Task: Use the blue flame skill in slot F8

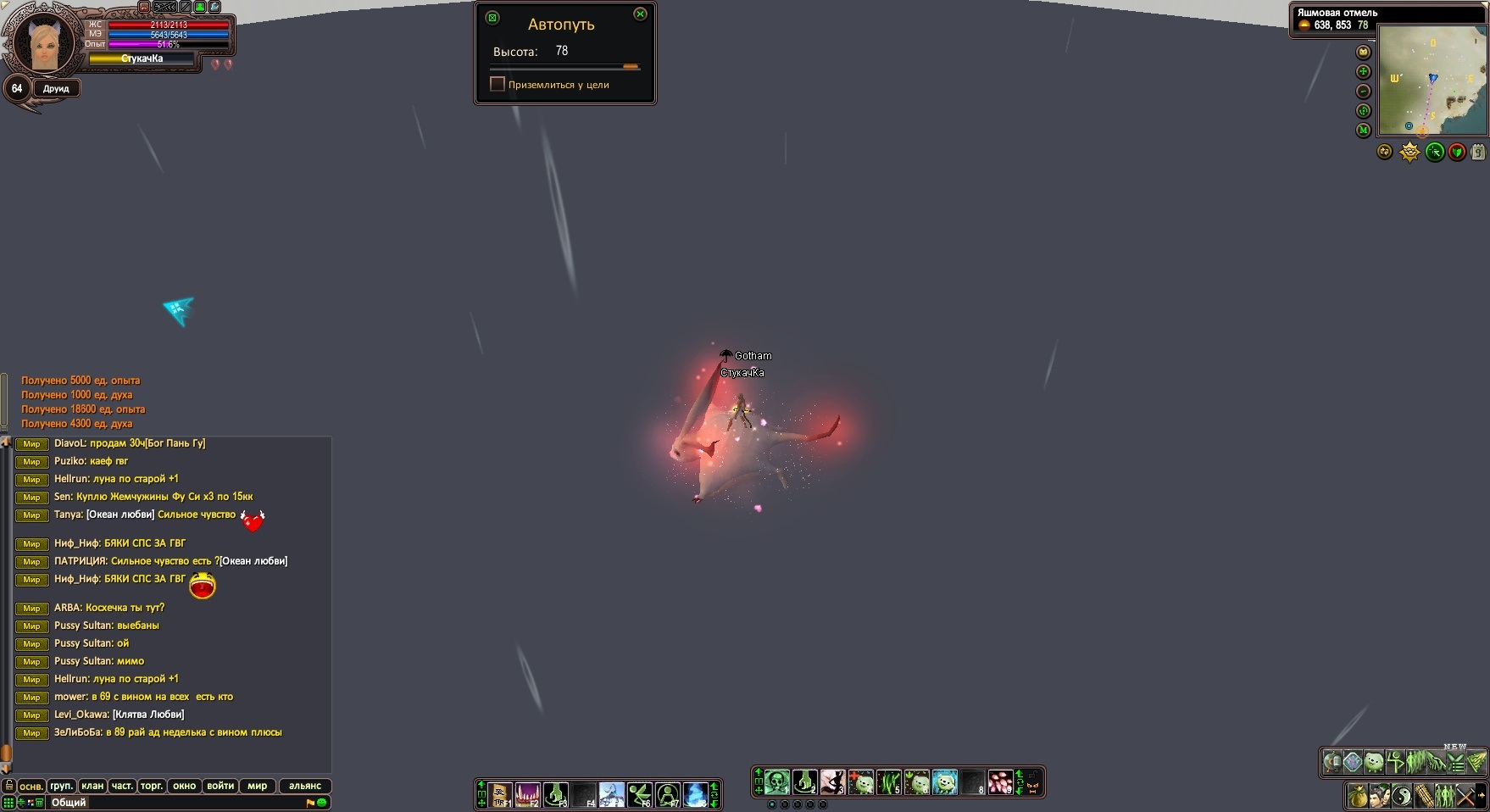Action: (x=695, y=795)
